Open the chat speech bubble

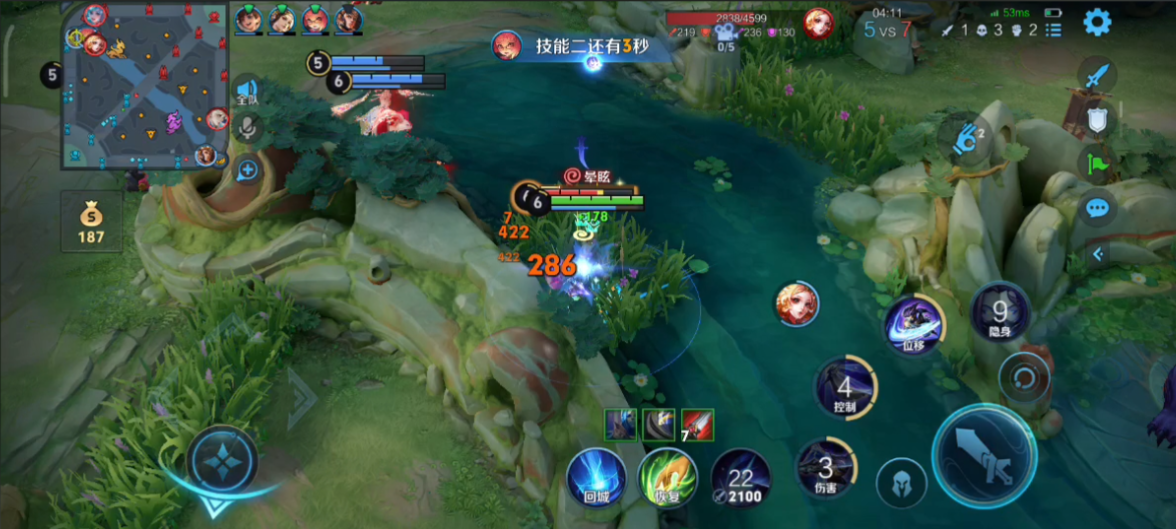(x=1098, y=208)
